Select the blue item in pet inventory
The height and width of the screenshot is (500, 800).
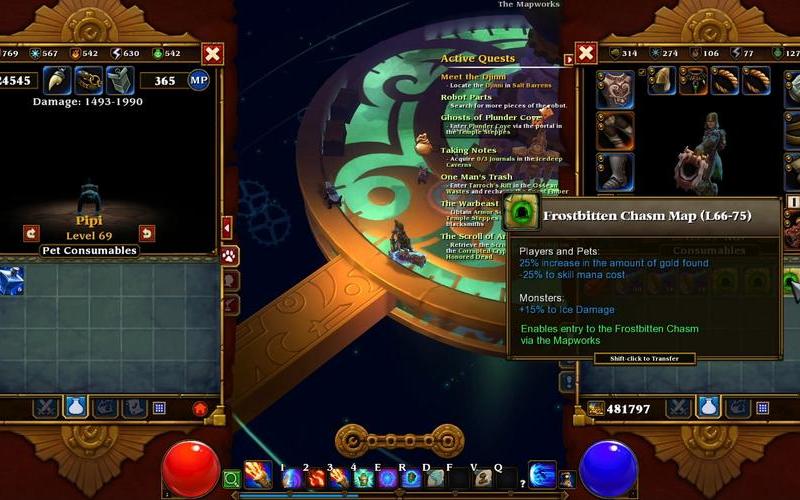coord(12,281)
